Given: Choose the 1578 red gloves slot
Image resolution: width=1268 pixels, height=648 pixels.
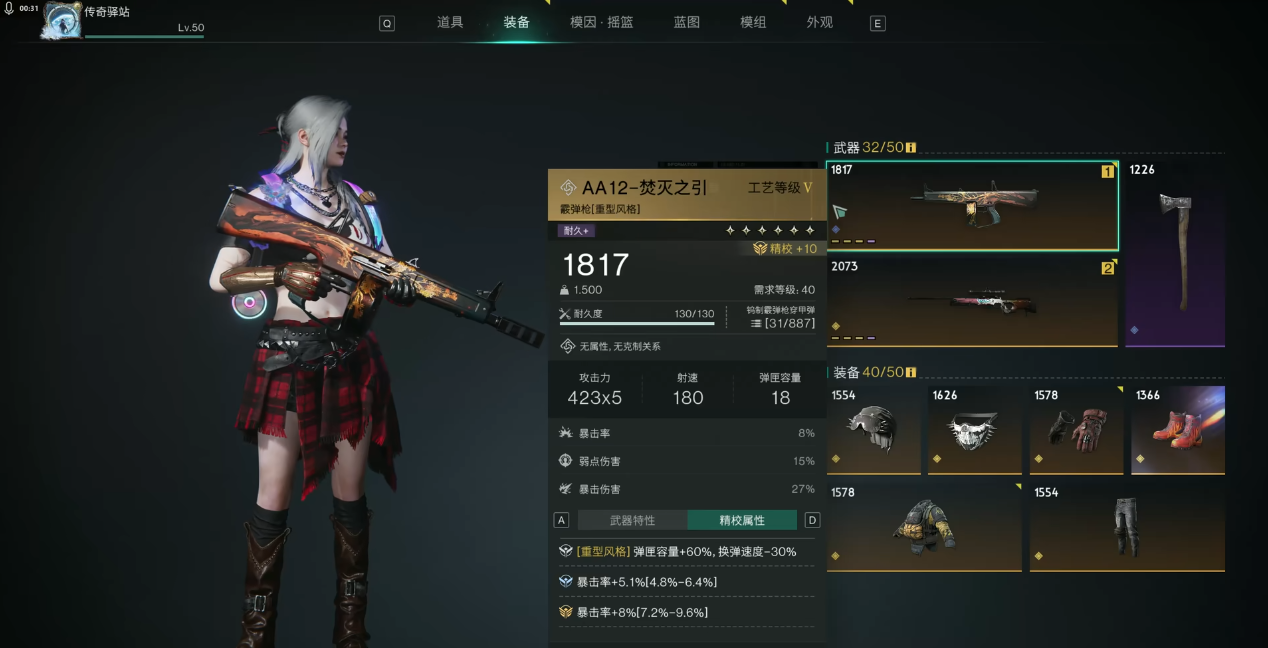Looking at the screenshot, I should tap(1076, 430).
